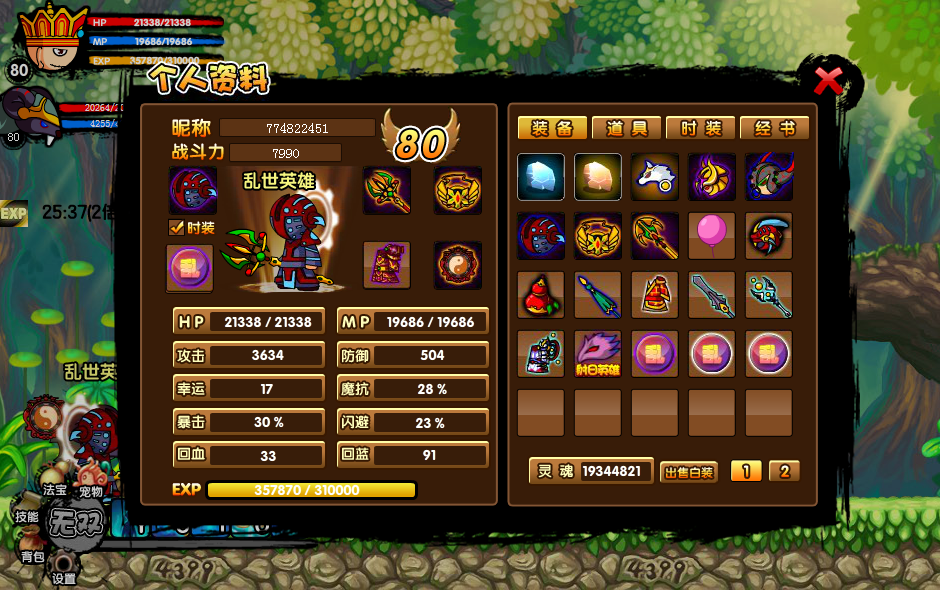The width and height of the screenshot is (940, 590).
Task: Select the blue crystal inventory item
Action: point(541,177)
